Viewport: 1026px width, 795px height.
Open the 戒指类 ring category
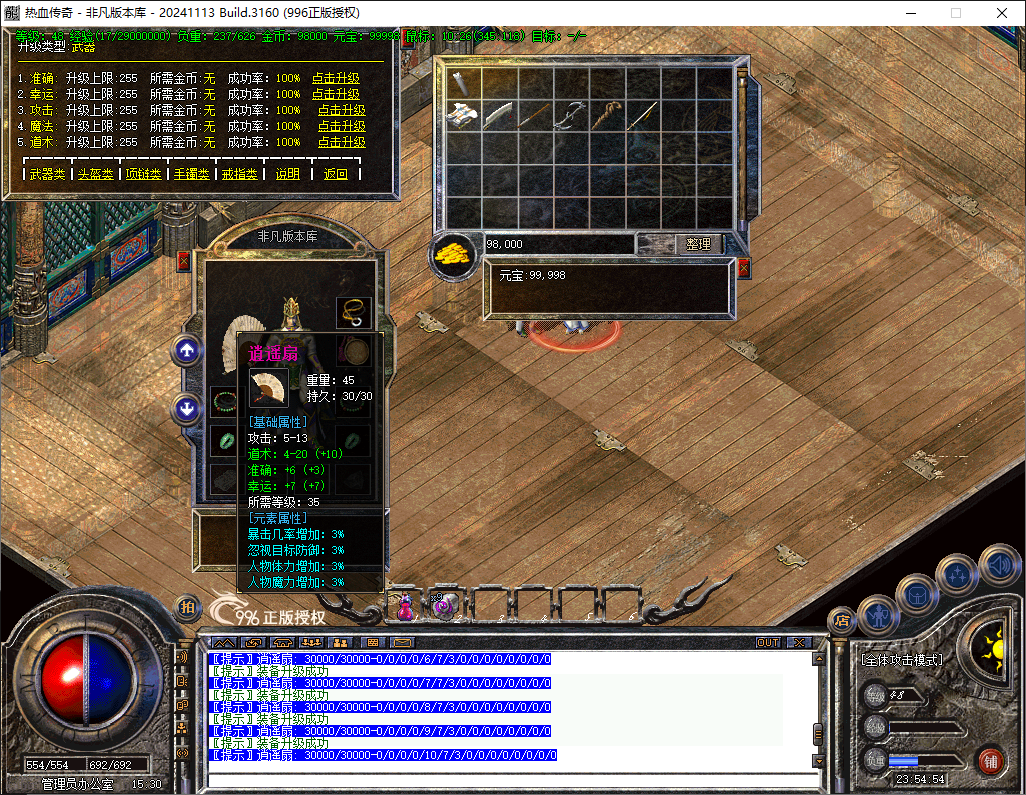pos(239,174)
